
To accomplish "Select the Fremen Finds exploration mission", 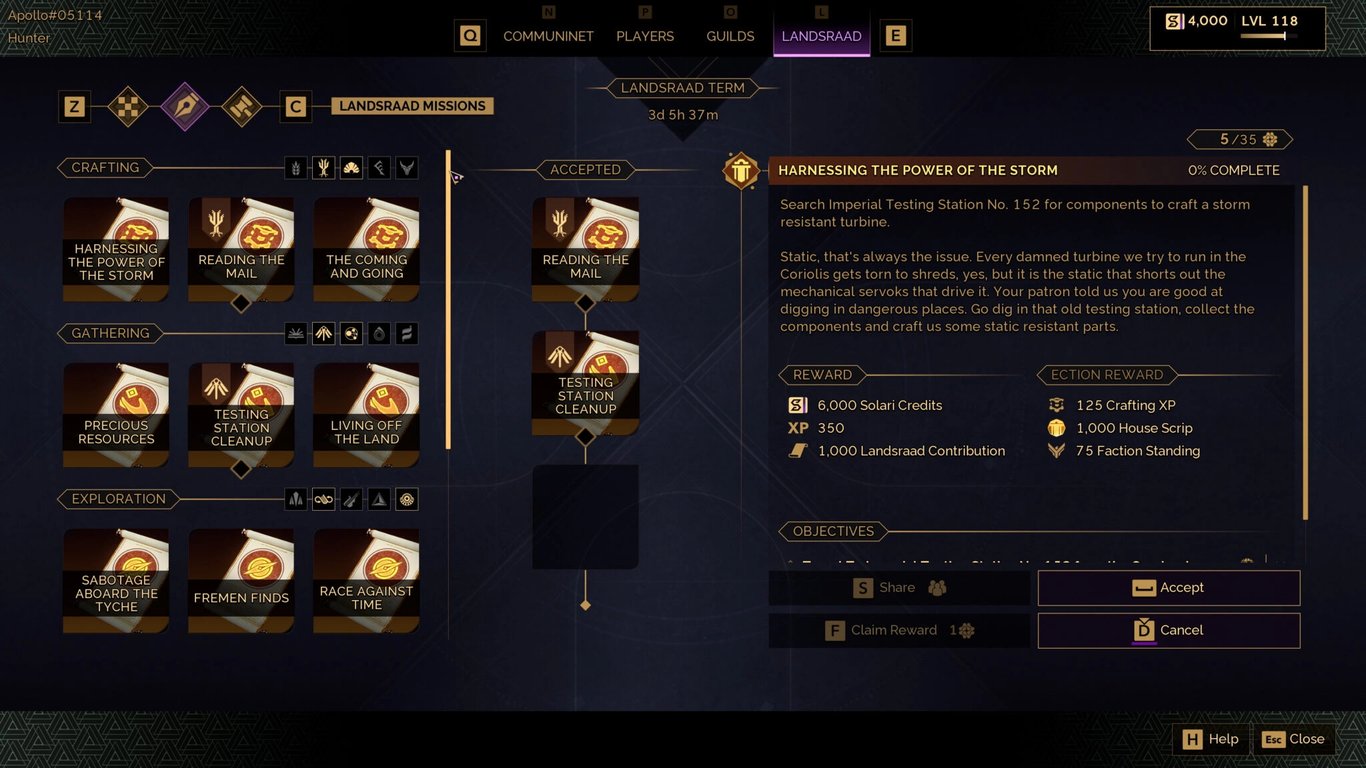I will [x=241, y=581].
